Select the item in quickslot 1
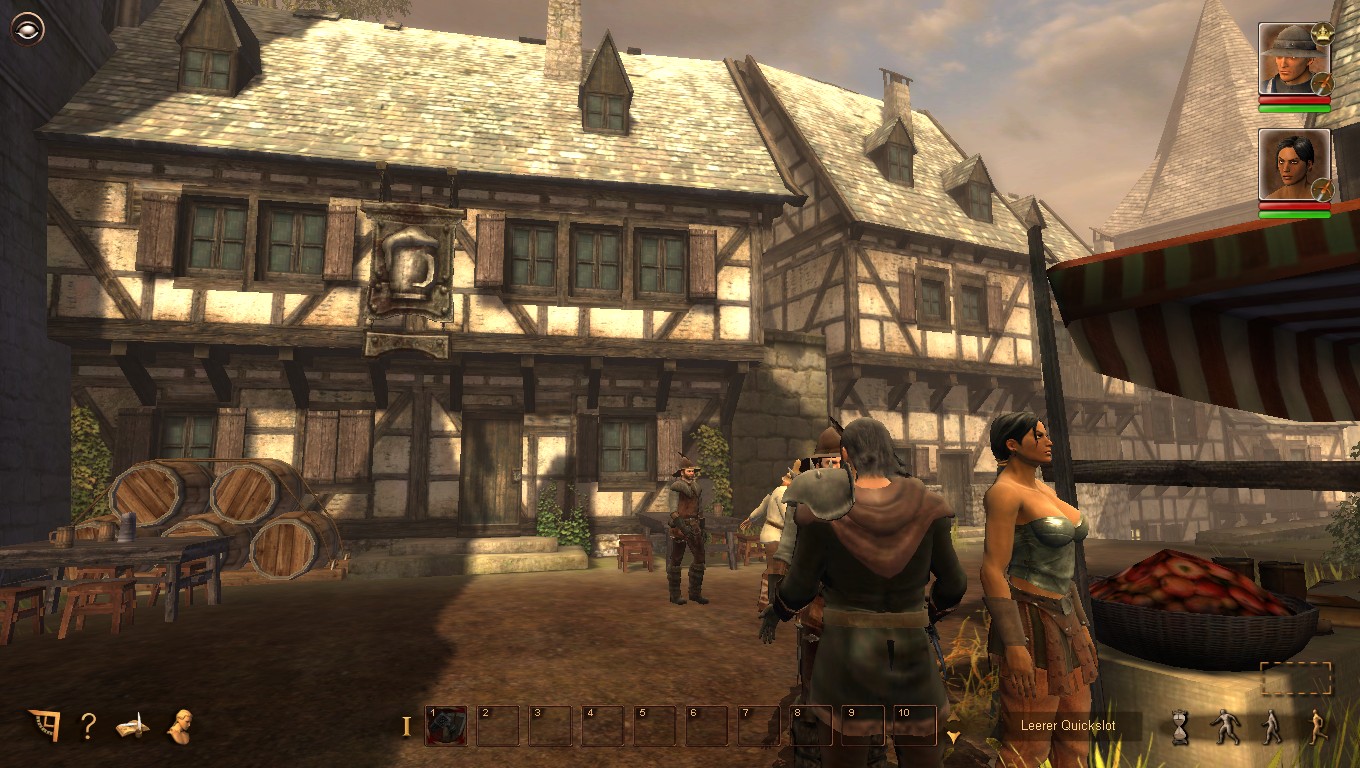 pyautogui.click(x=446, y=726)
